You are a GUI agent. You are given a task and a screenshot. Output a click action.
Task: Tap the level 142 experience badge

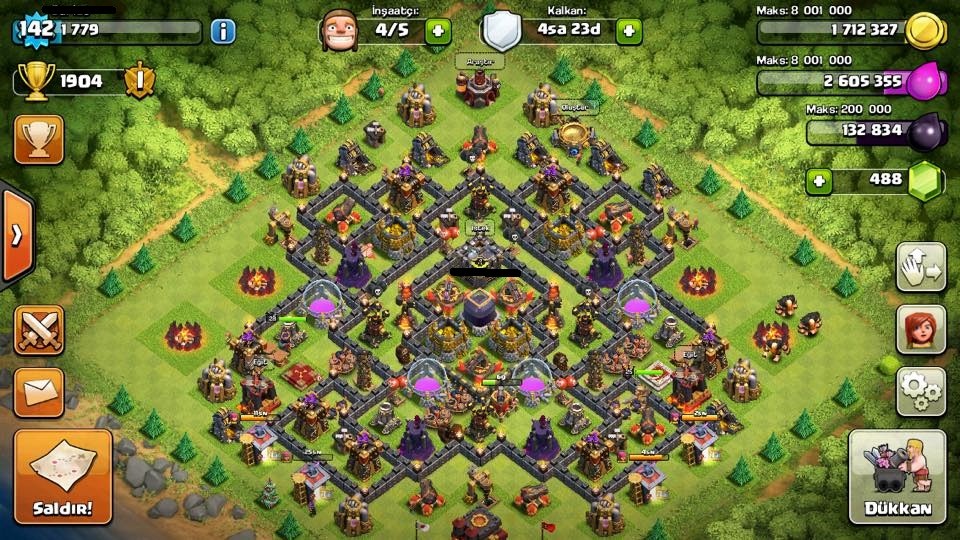click(35, 30)
